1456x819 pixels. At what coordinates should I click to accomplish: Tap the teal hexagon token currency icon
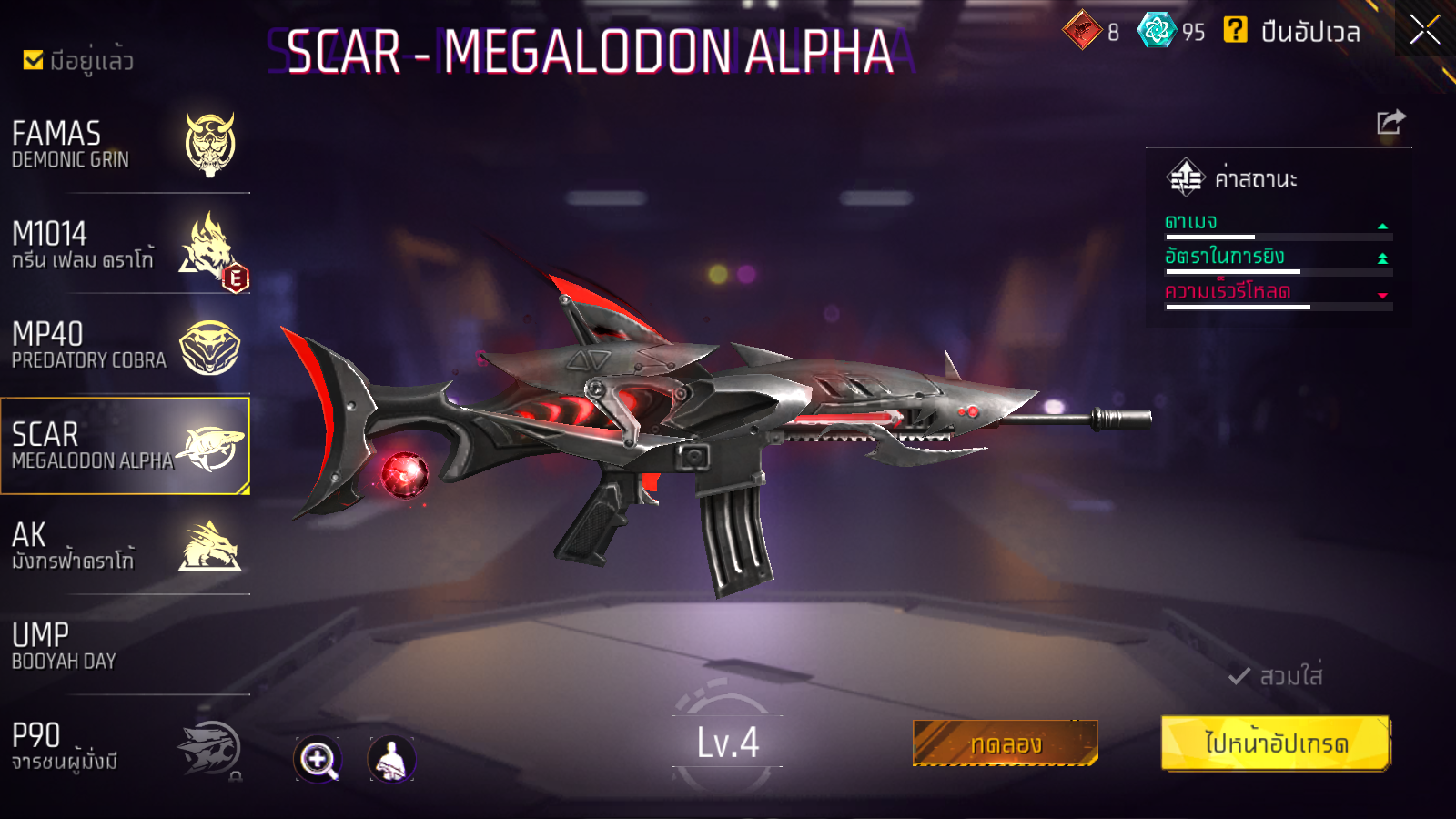tap(1157, 31)
